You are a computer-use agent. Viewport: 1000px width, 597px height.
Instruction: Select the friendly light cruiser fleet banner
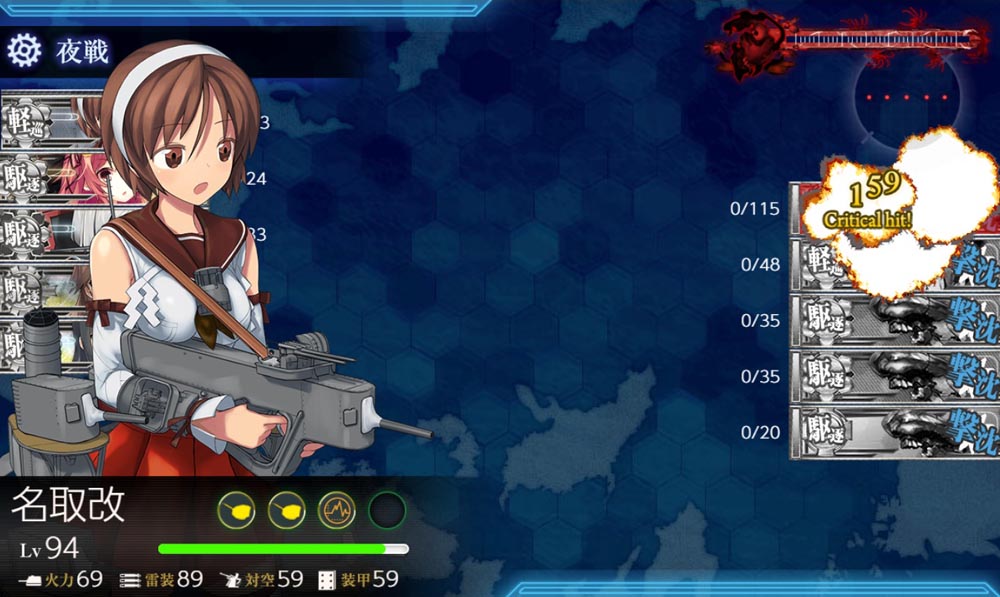click(50, 123)
